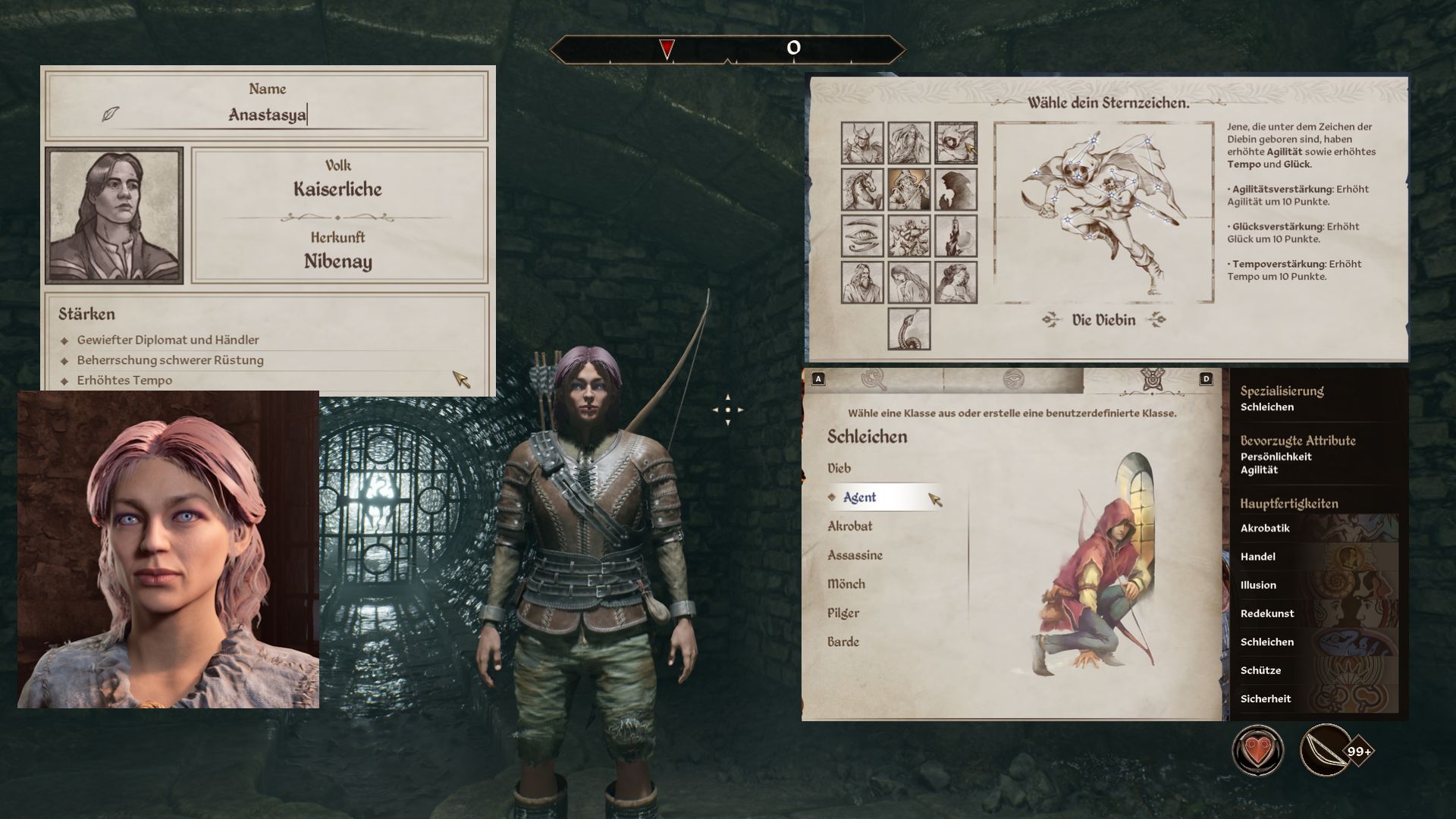Pick the Akrobat class
The width and height of the screenshot is (1456, 819).
[850, 526]
